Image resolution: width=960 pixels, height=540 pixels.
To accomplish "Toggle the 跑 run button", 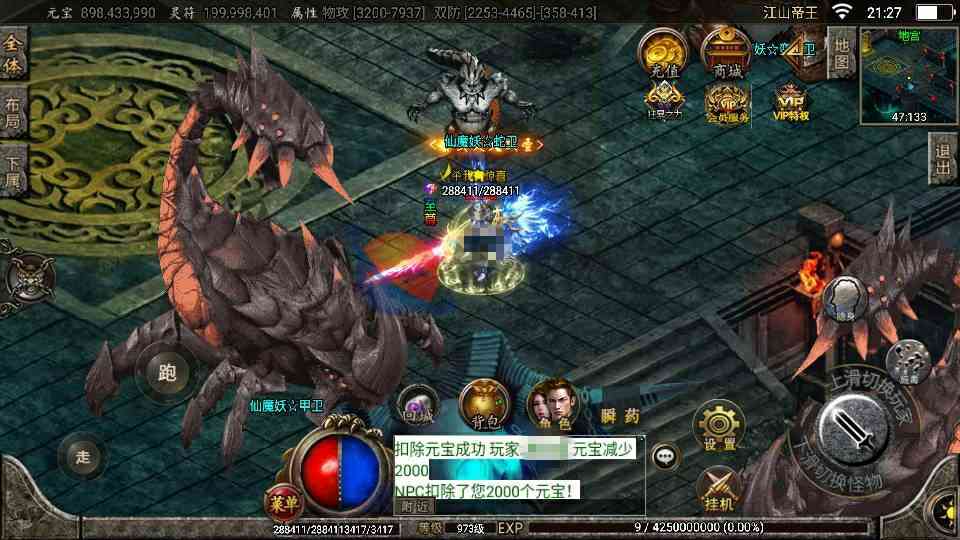I will pos(167,373).
